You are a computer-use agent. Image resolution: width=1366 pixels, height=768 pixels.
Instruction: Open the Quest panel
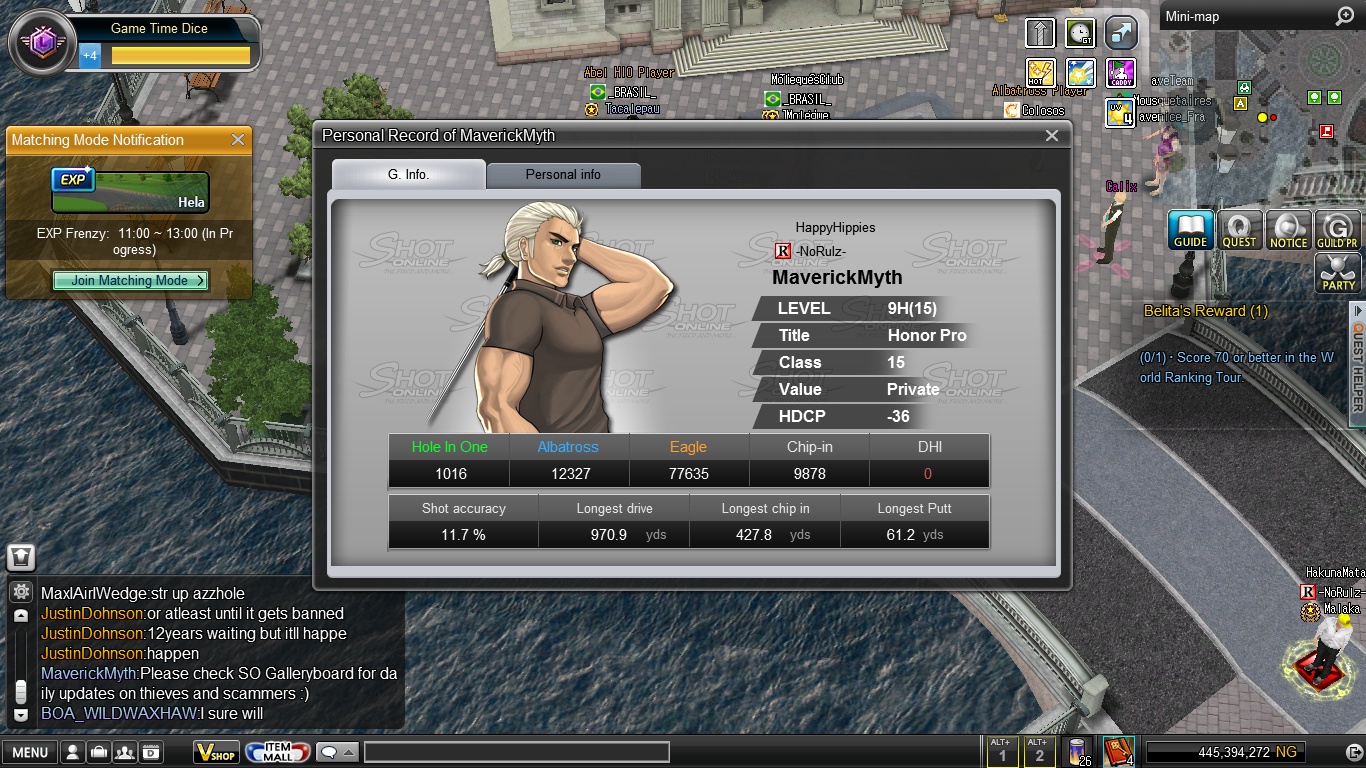click(1239, 230)
